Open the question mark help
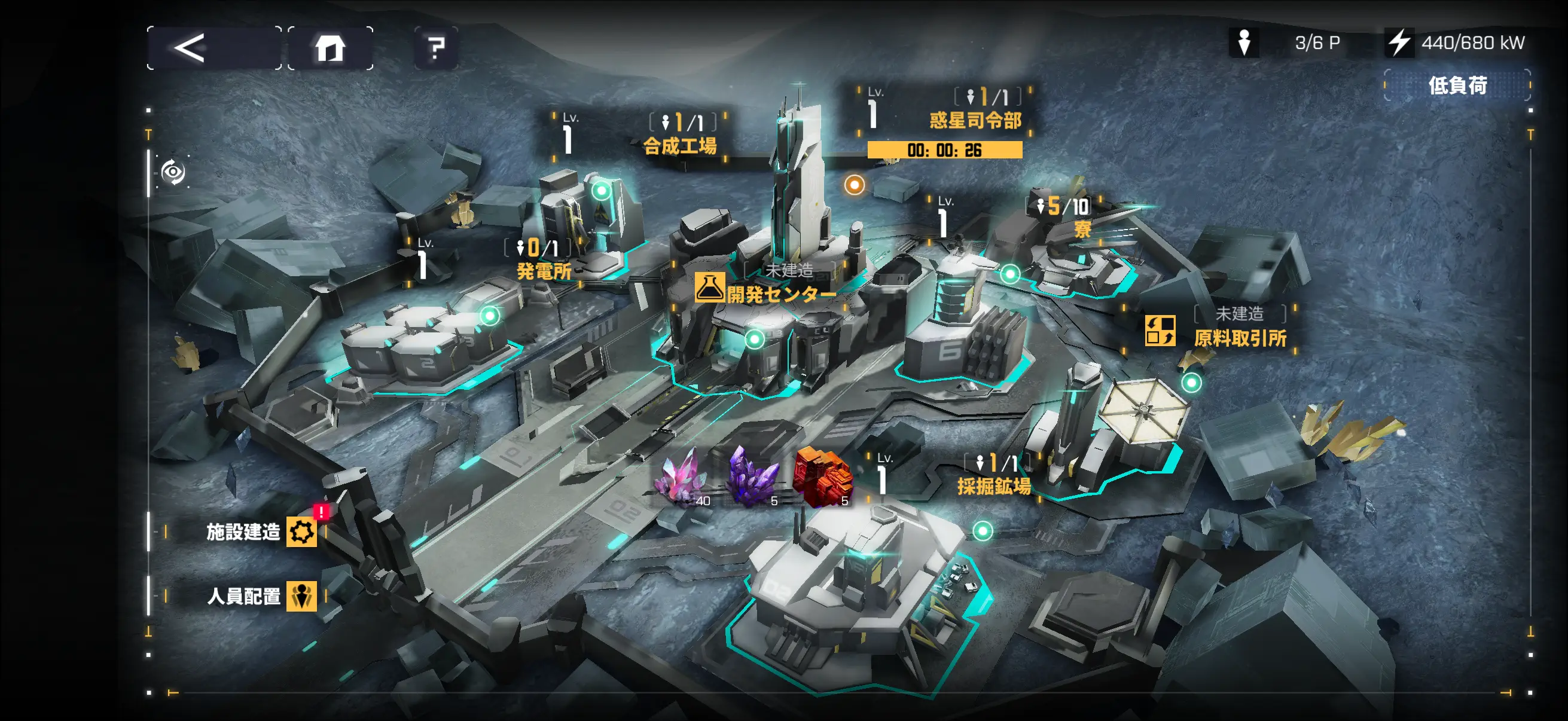The width and height of the screenshot is (1568, 721). [x=436, y=48]
